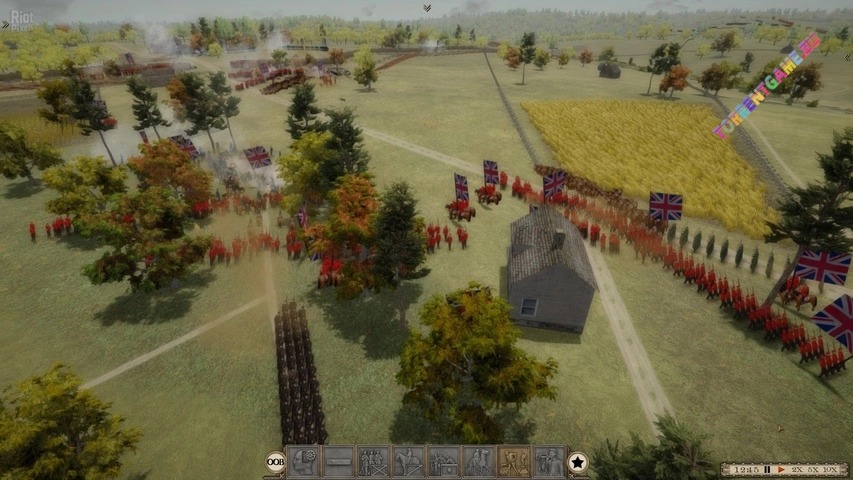Choose the soldiers at fence command
The height and width of the screenshot is (480, 853).
373,461
